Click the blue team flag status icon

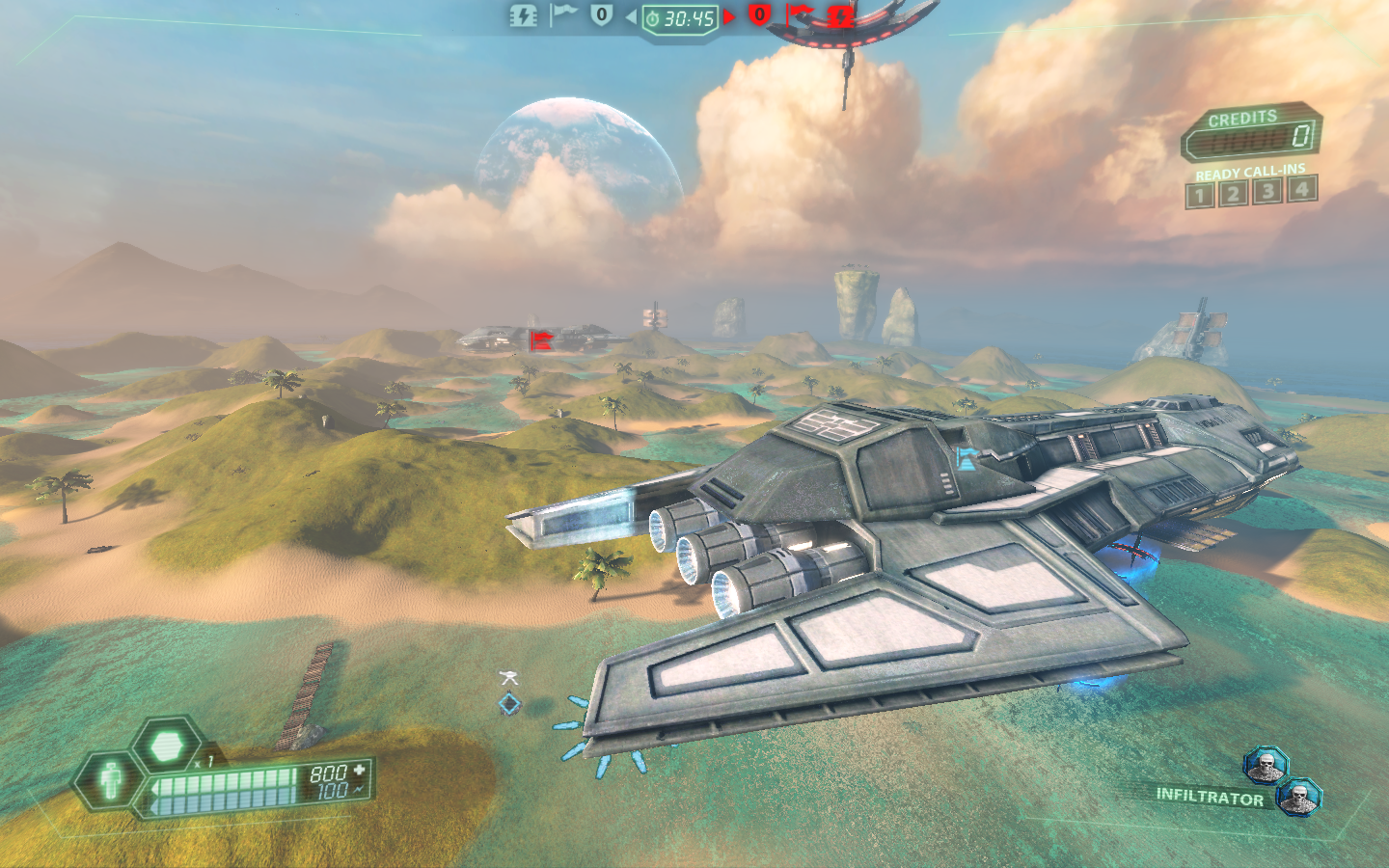click(562, 14)
